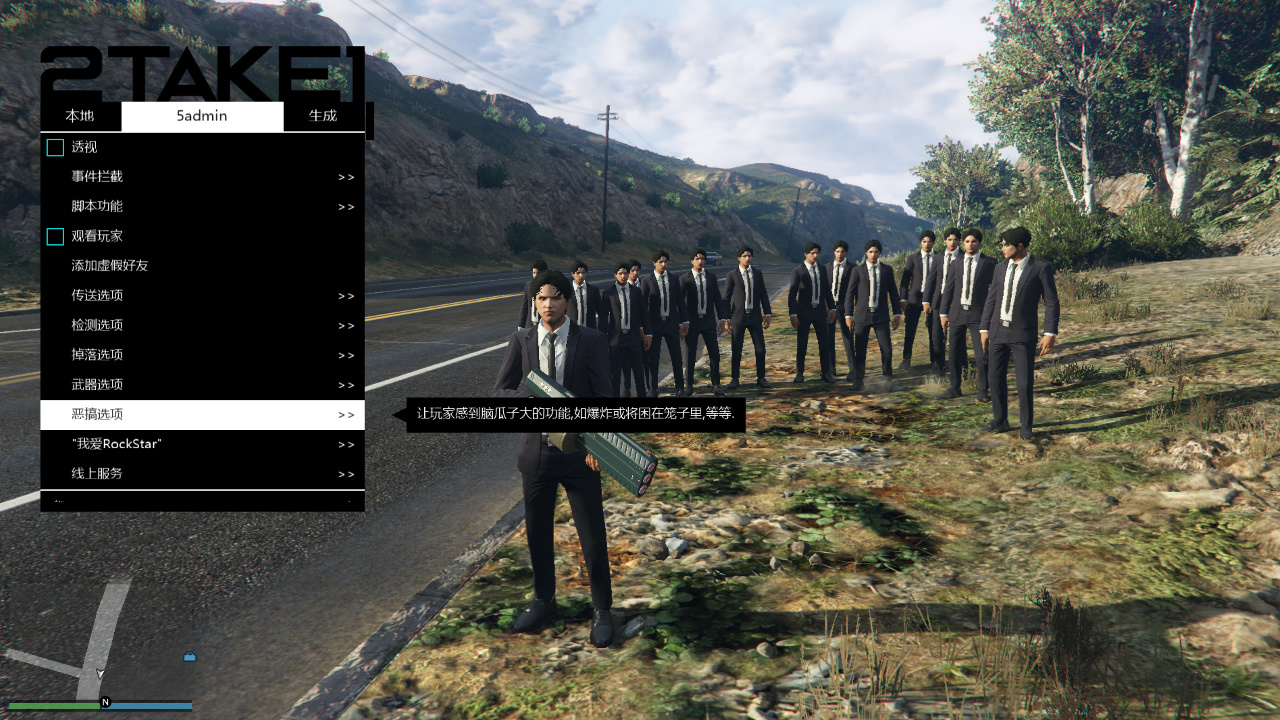Open the 检测选项 submenu
This screenshot has width=1280, height=720.
coord(200,325)
